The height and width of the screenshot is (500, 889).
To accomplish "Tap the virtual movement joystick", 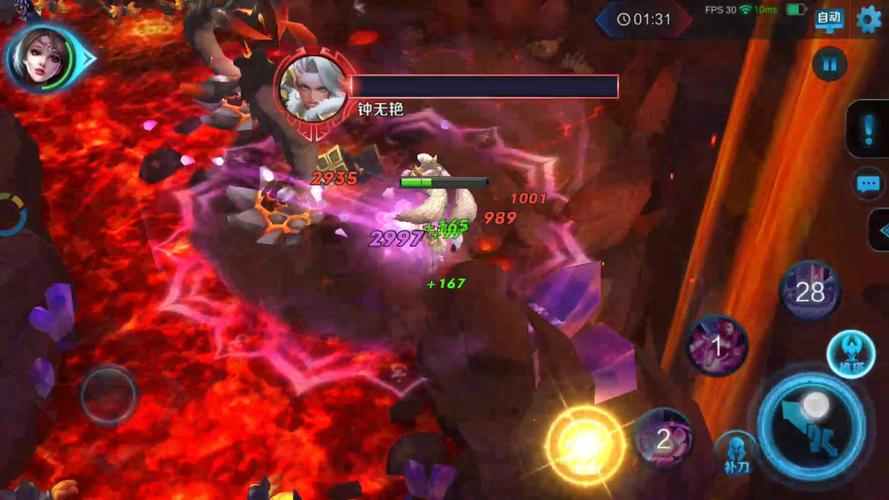I will point(107,395).
